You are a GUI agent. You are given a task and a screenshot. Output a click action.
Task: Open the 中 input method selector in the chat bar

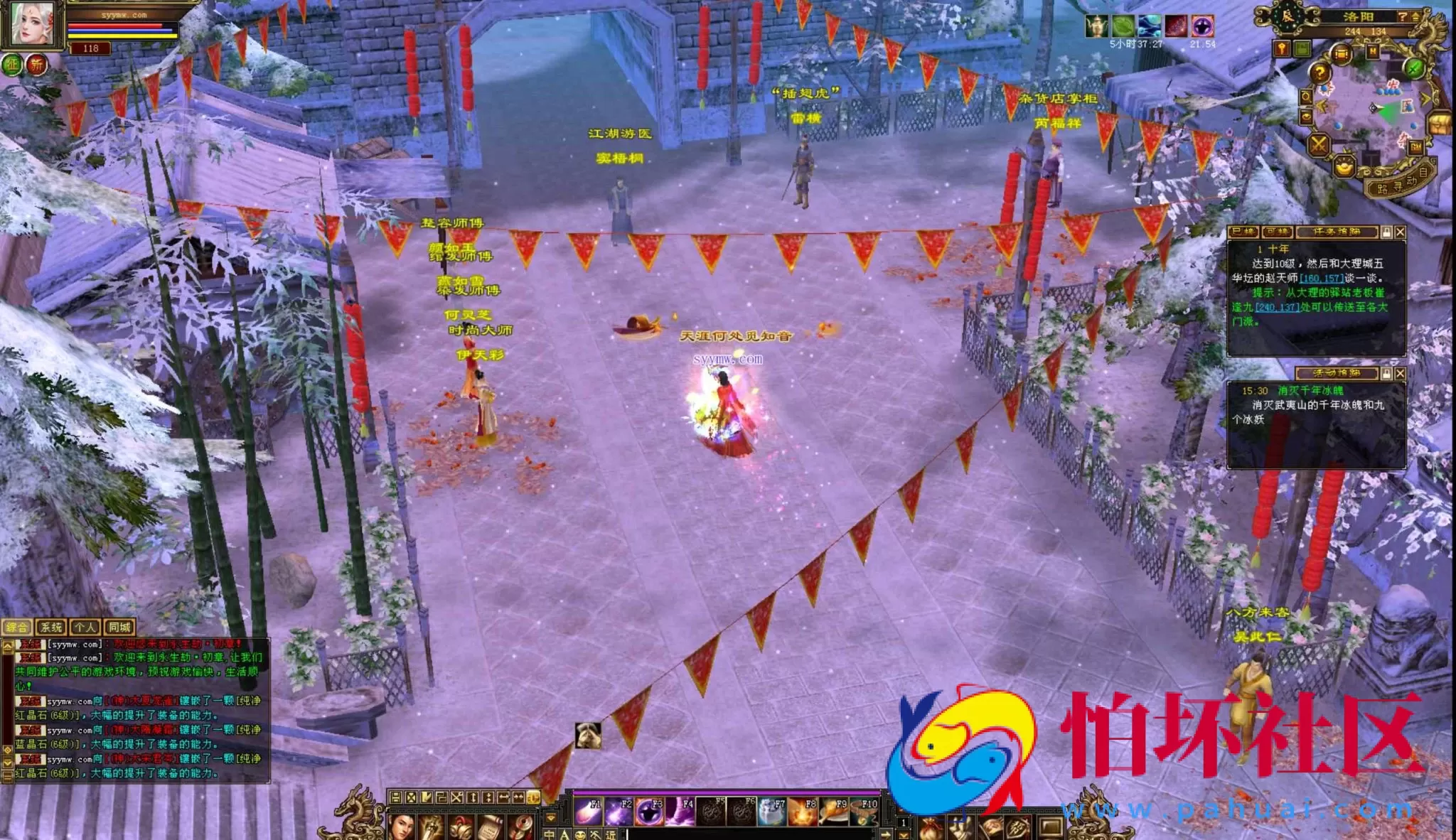click(x=550, y=834)
